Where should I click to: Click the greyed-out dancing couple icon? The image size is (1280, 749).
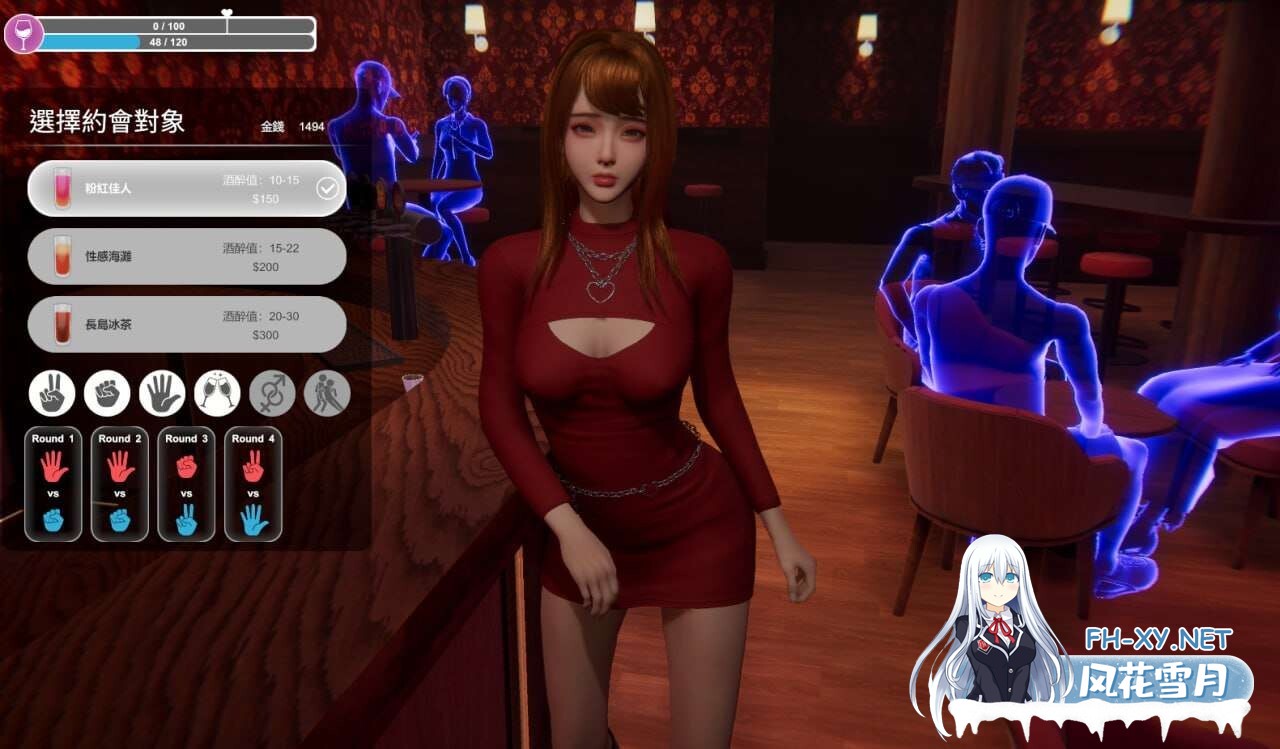click(x=325, y=393)
